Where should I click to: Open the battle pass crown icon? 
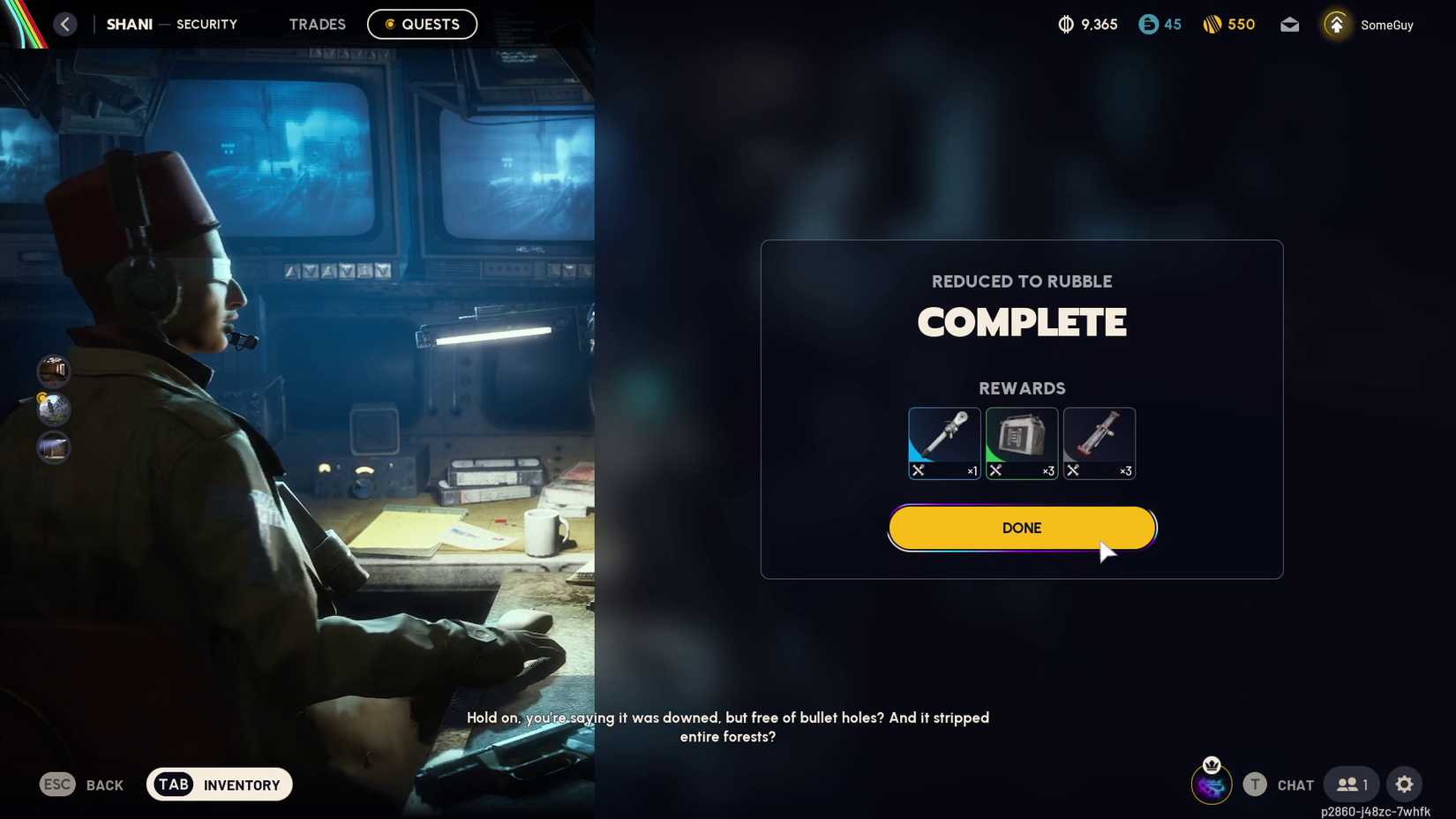(1212, 784)
